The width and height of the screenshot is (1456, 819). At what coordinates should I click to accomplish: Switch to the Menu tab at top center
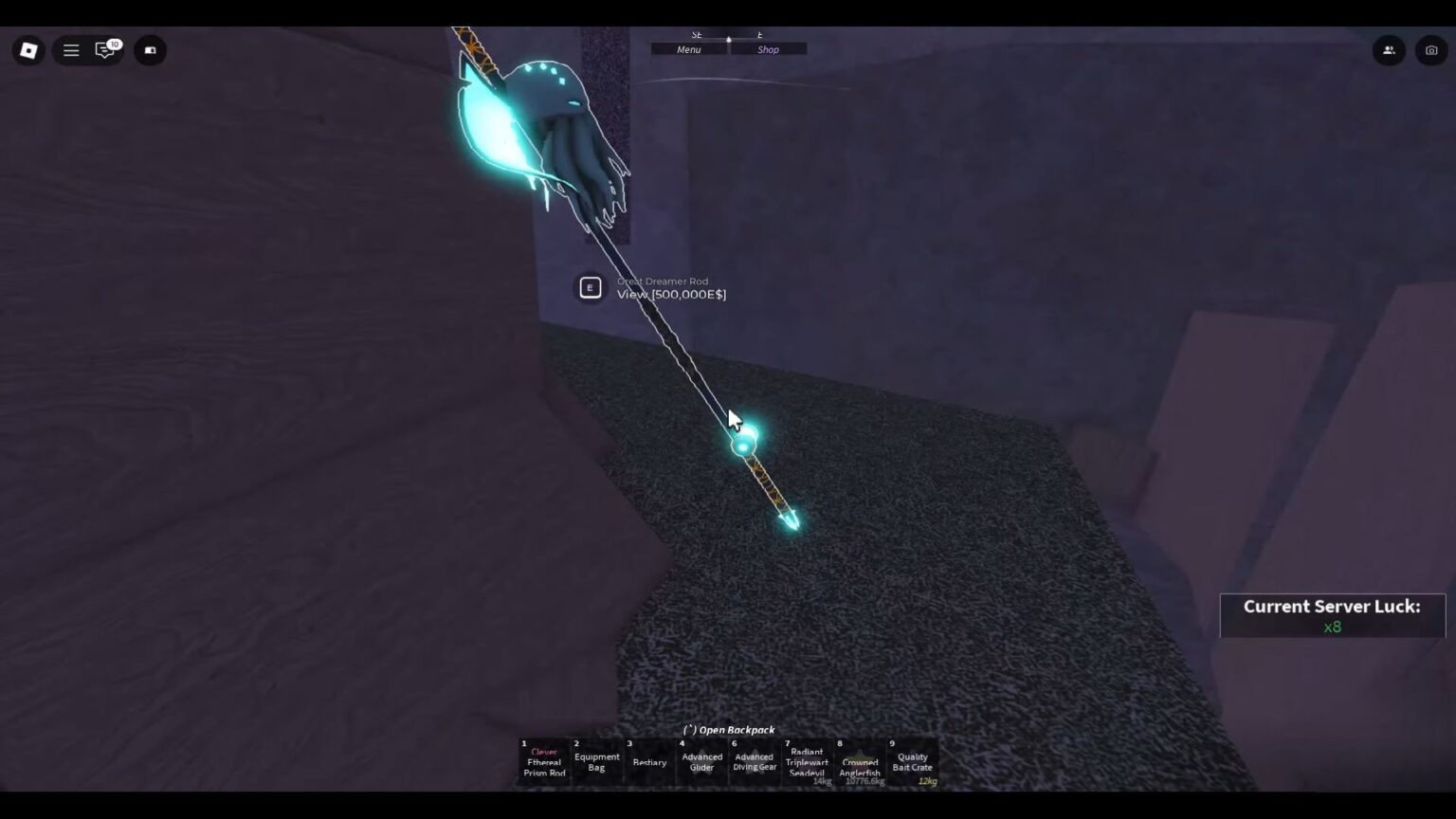687,49
